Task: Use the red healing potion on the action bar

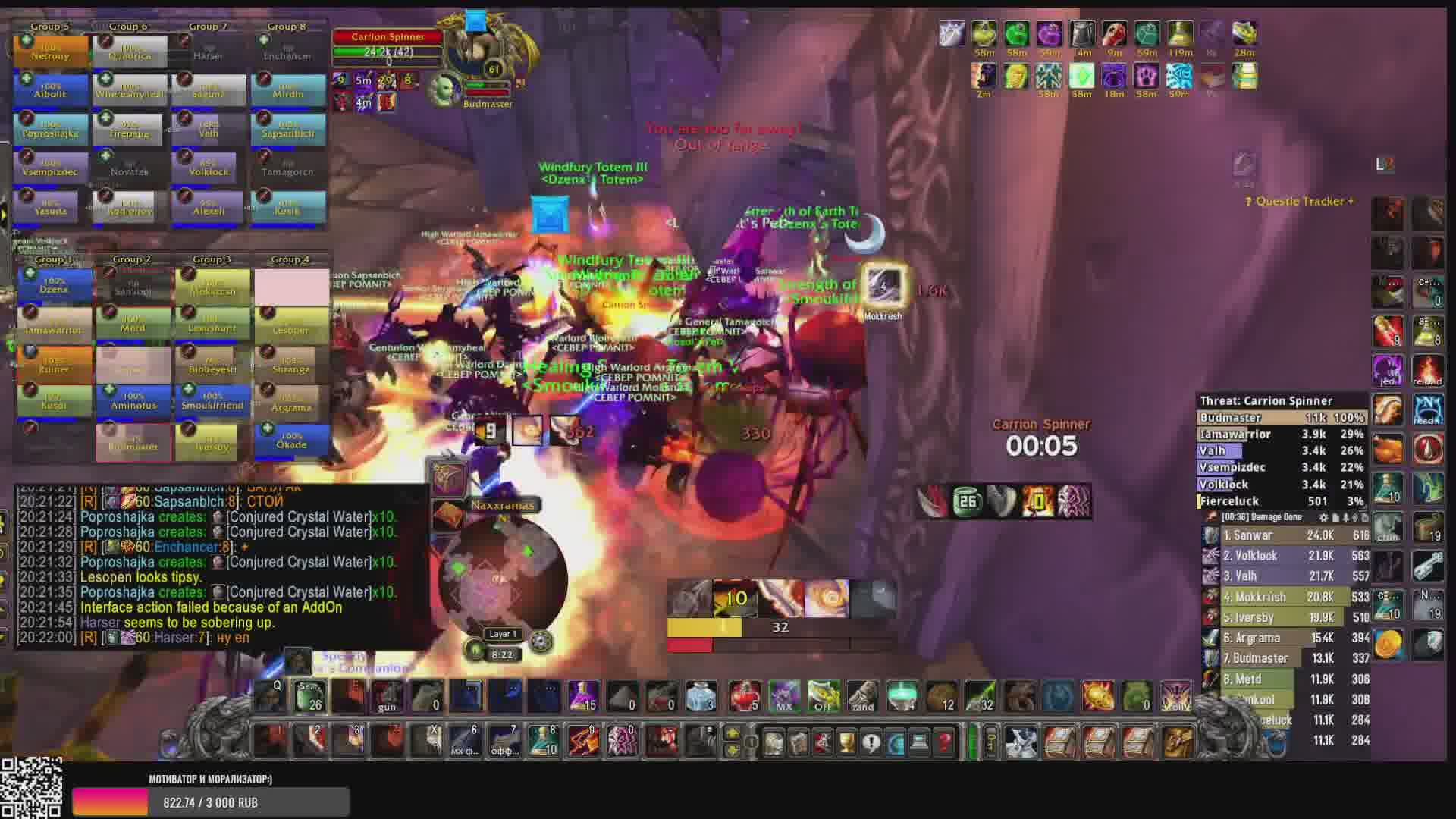Action: [744, 696]
